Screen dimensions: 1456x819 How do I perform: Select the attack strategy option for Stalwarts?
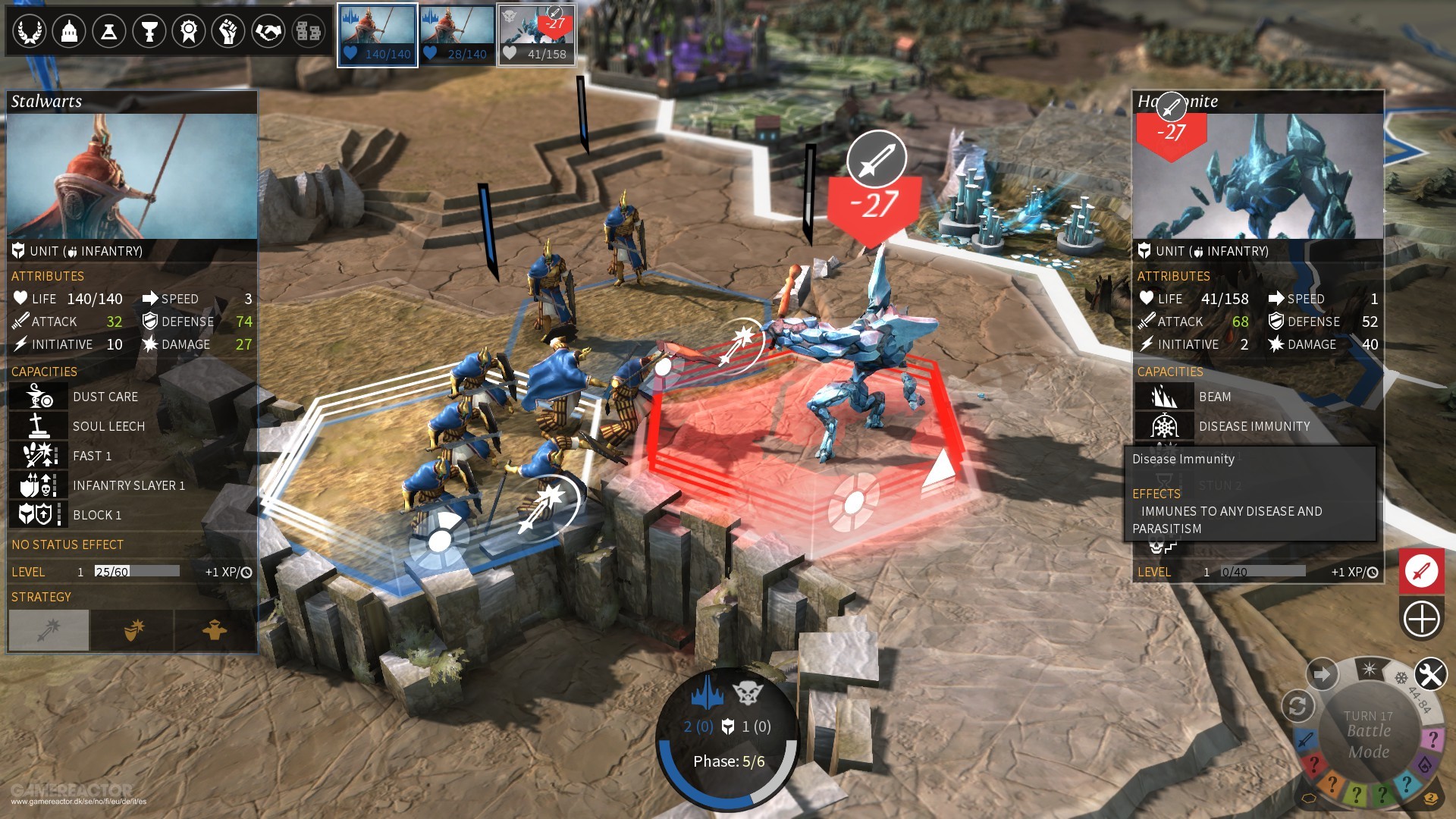(48, 629)
